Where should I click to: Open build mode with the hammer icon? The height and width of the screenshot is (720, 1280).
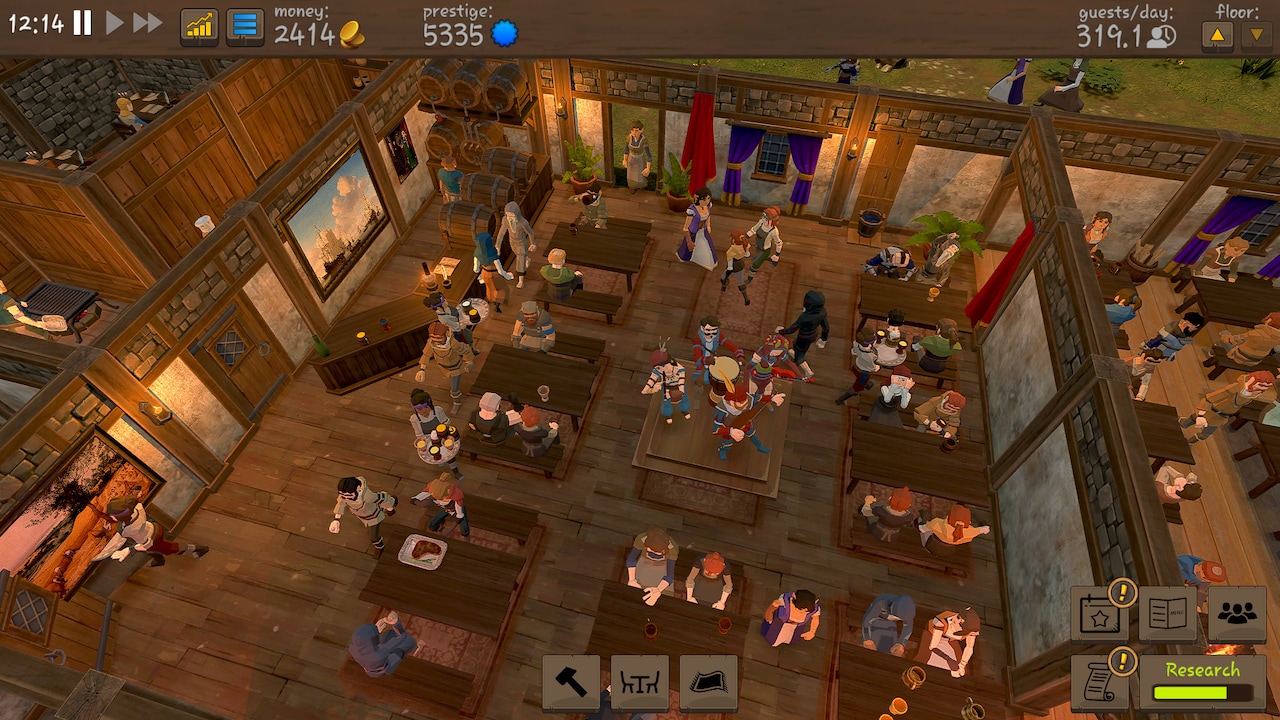(571, 684)
